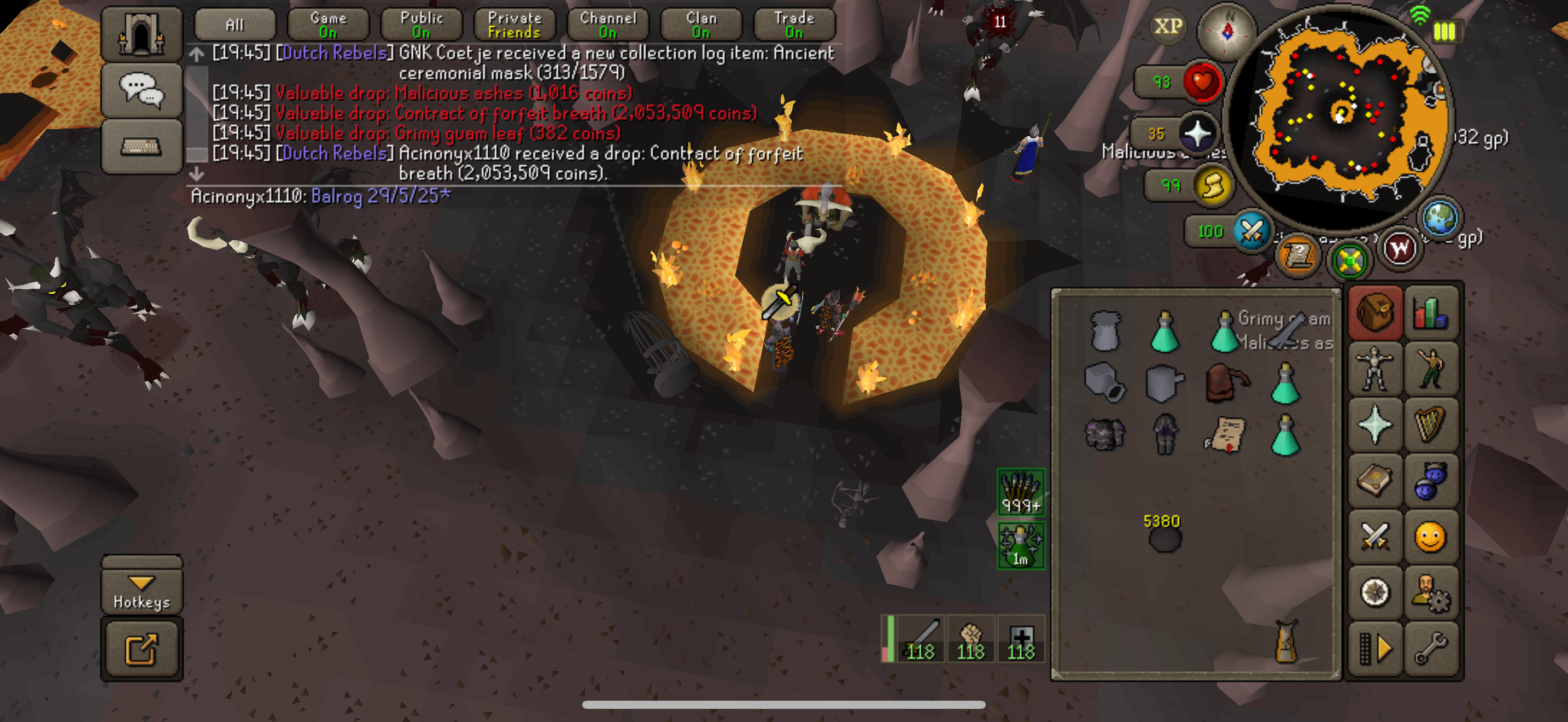Toggle run with the energy orb
This screenshot has height=722, width=1568.
[1212, 185]
